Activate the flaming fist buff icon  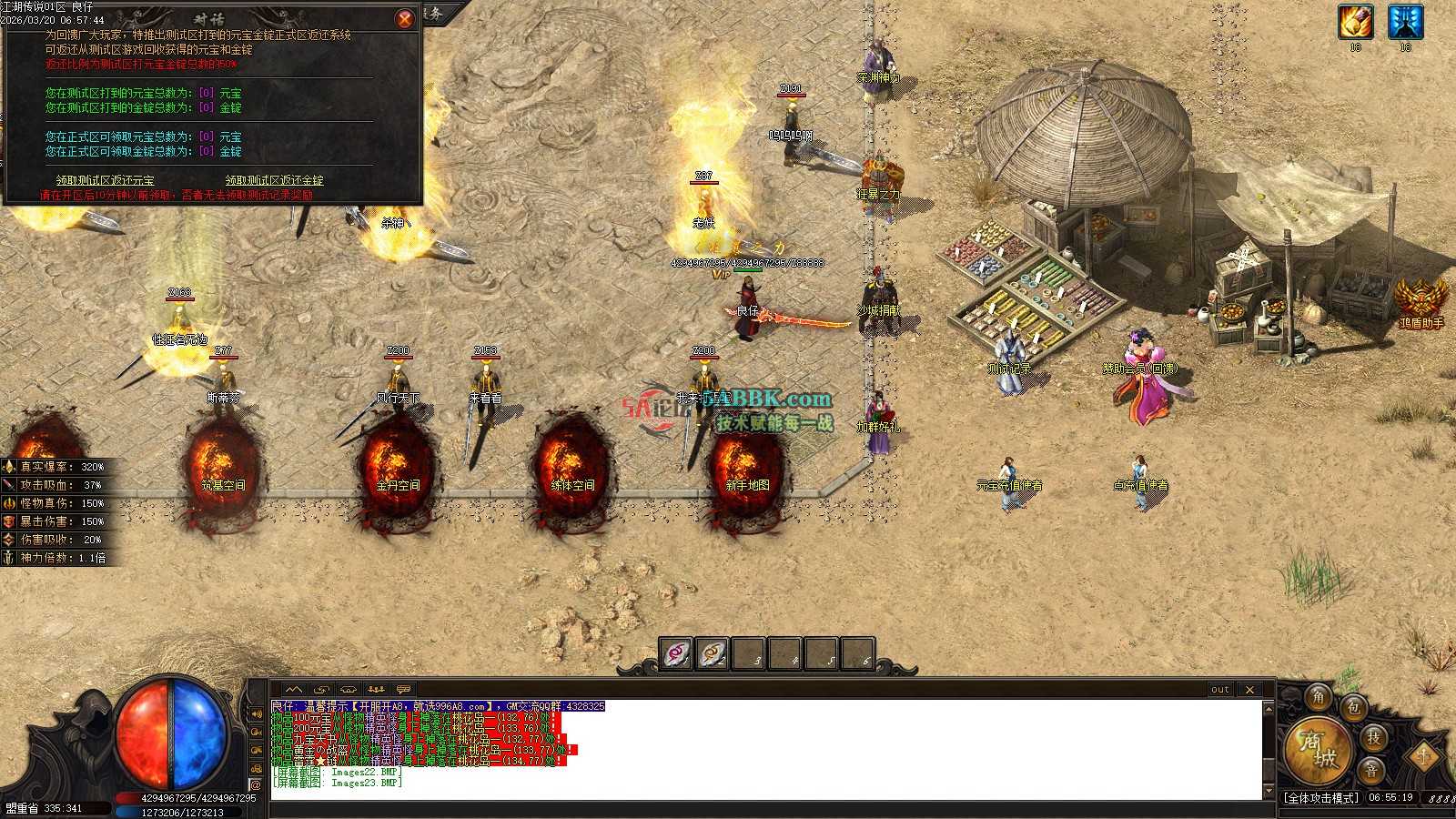click(x=1355, y=22)
